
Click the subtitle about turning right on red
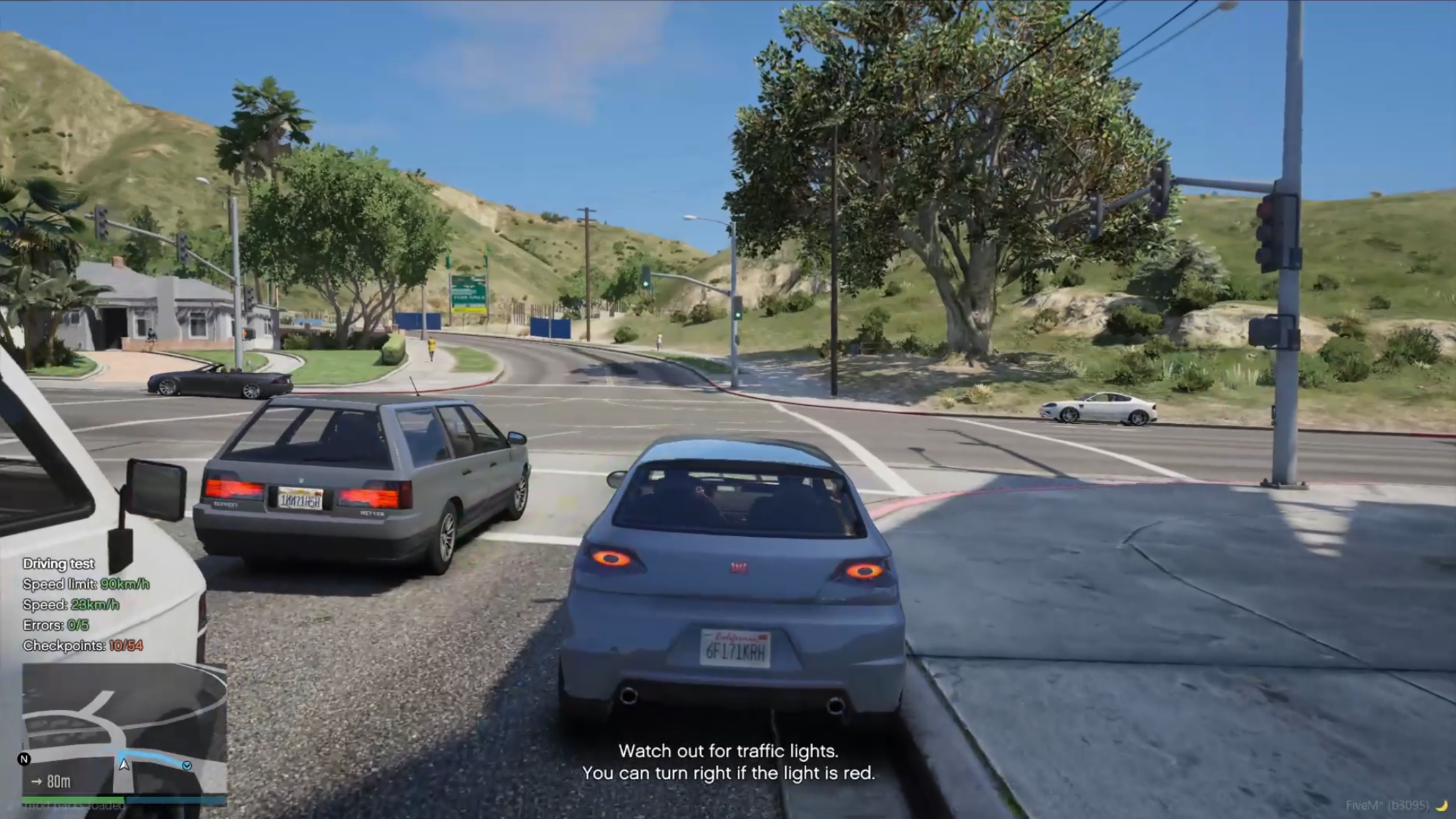coord(730,773)
